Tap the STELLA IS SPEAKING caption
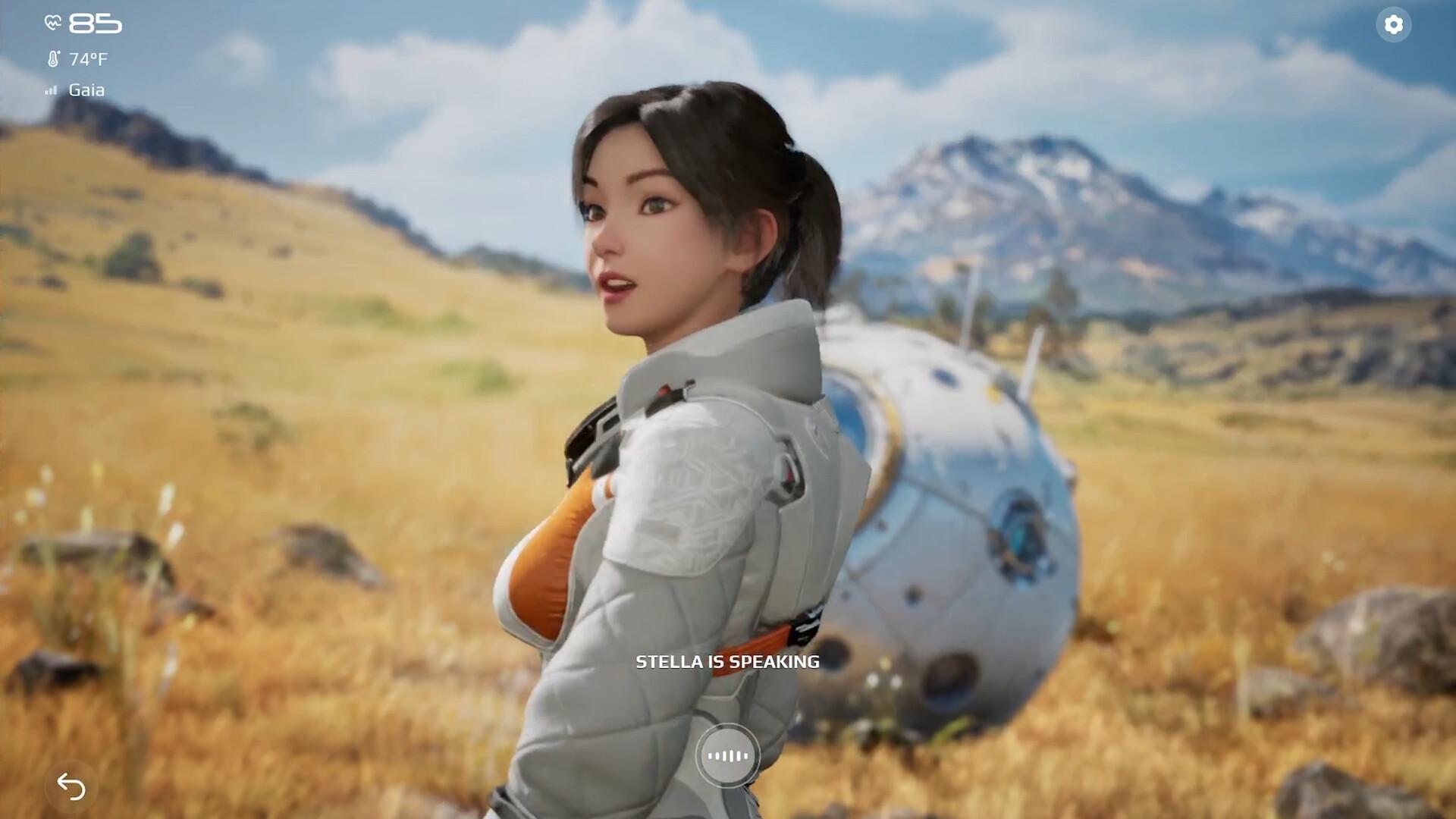The image size is (1456, 819). tap(726, 661)
